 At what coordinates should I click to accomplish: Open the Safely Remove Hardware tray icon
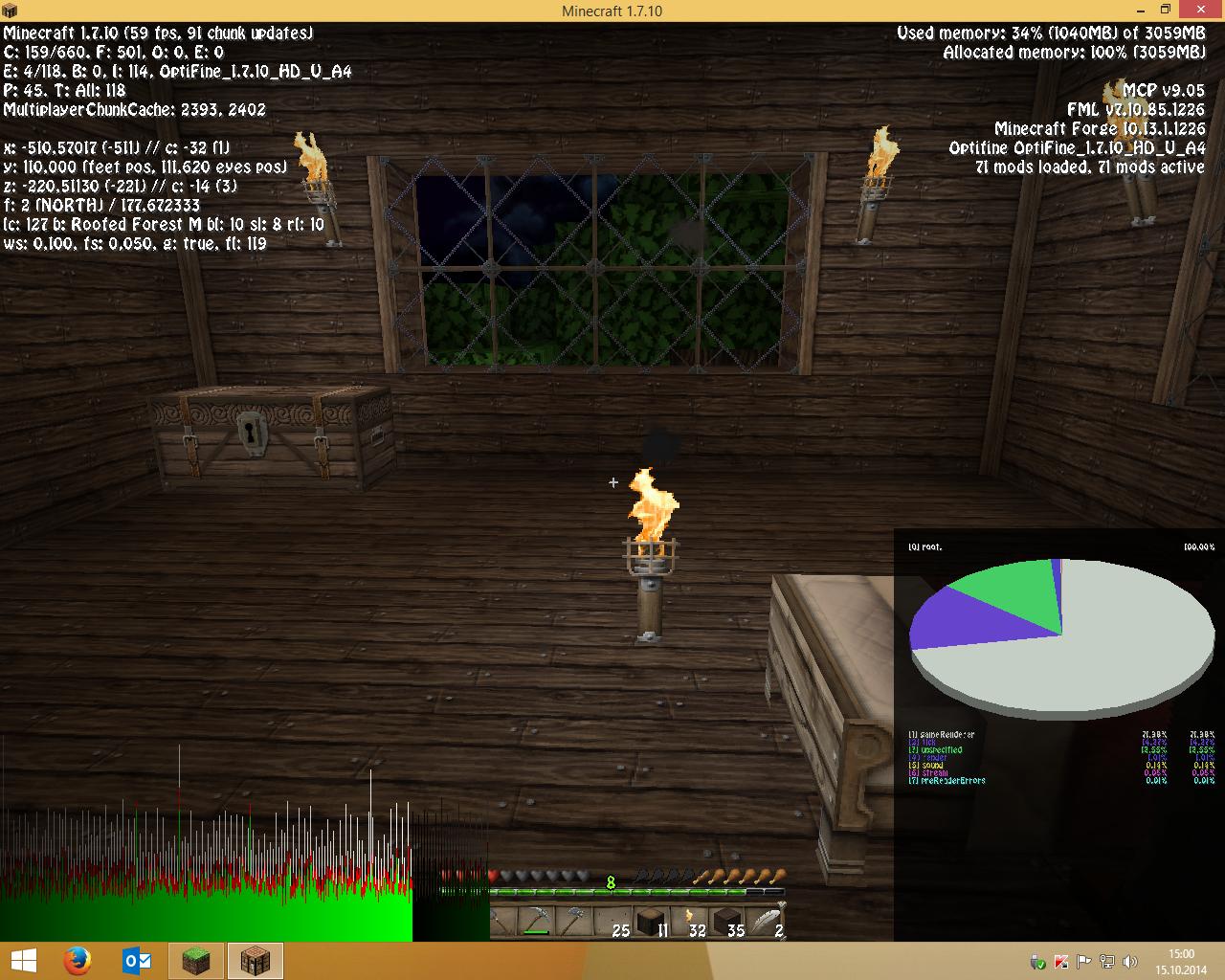tap(1036, 961)
